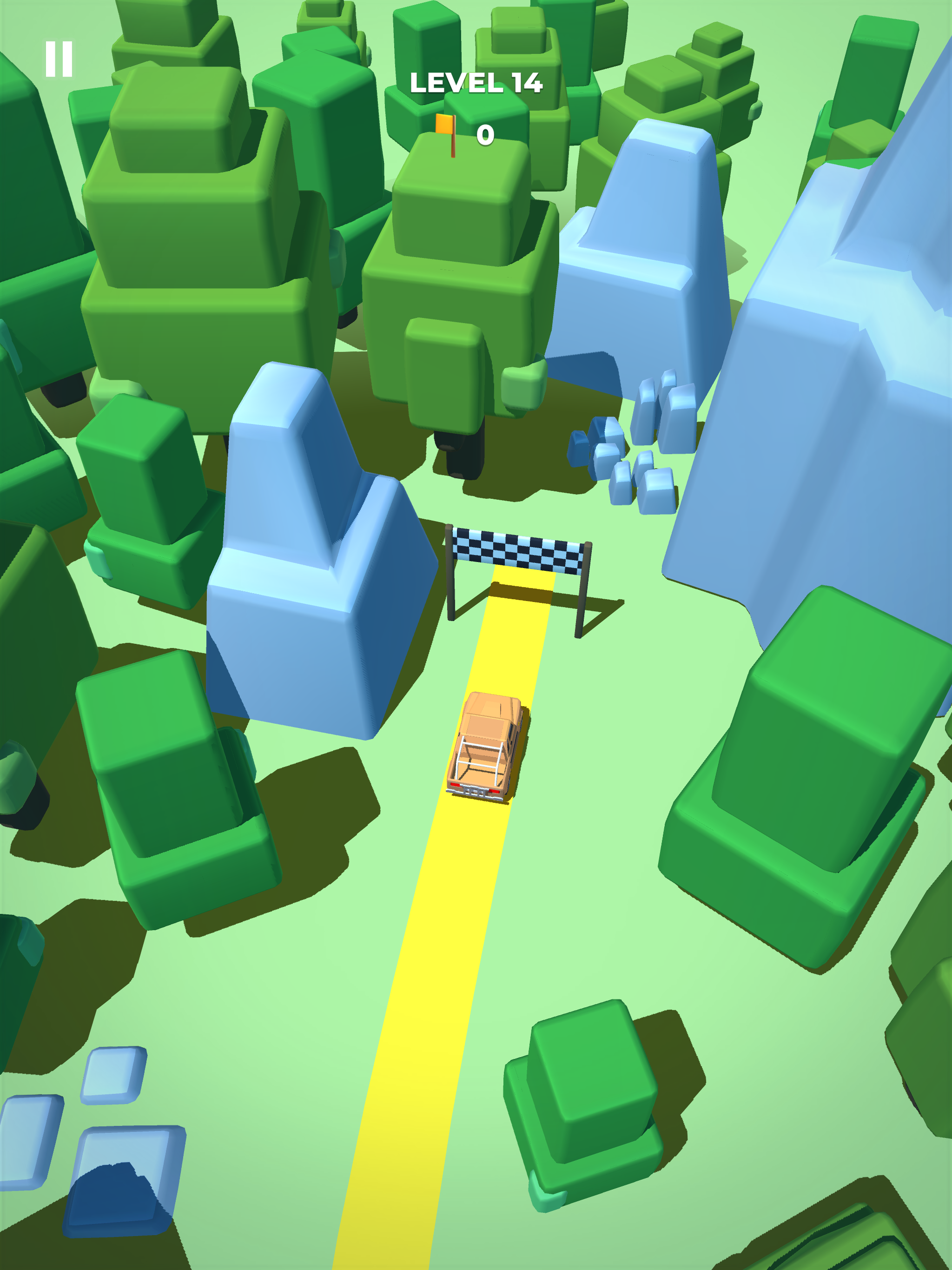Screen dimensions: 952x1270
Task: Tap the score counter showing 0
Action: pyautogui.click(x=485, y=134)
